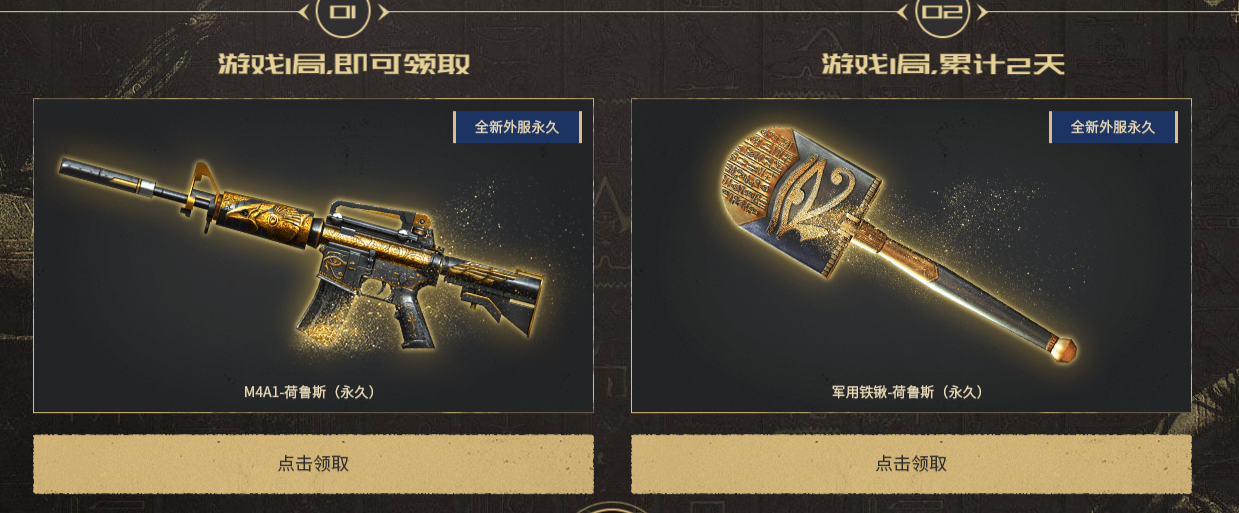Claim the 军用铁锹-荷鲁斯 reward with 点击领取

pyautogui.click(x=911, y=464)
